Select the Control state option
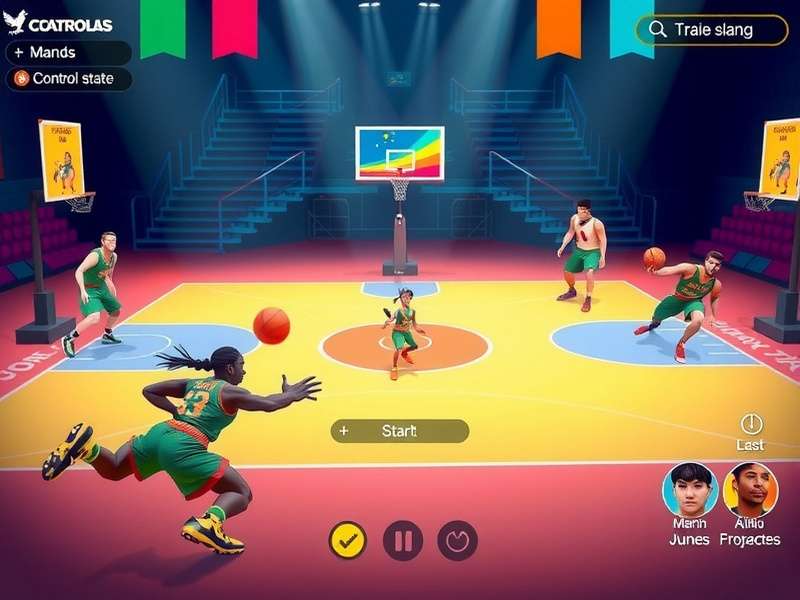800x600 pixels. 69,79
